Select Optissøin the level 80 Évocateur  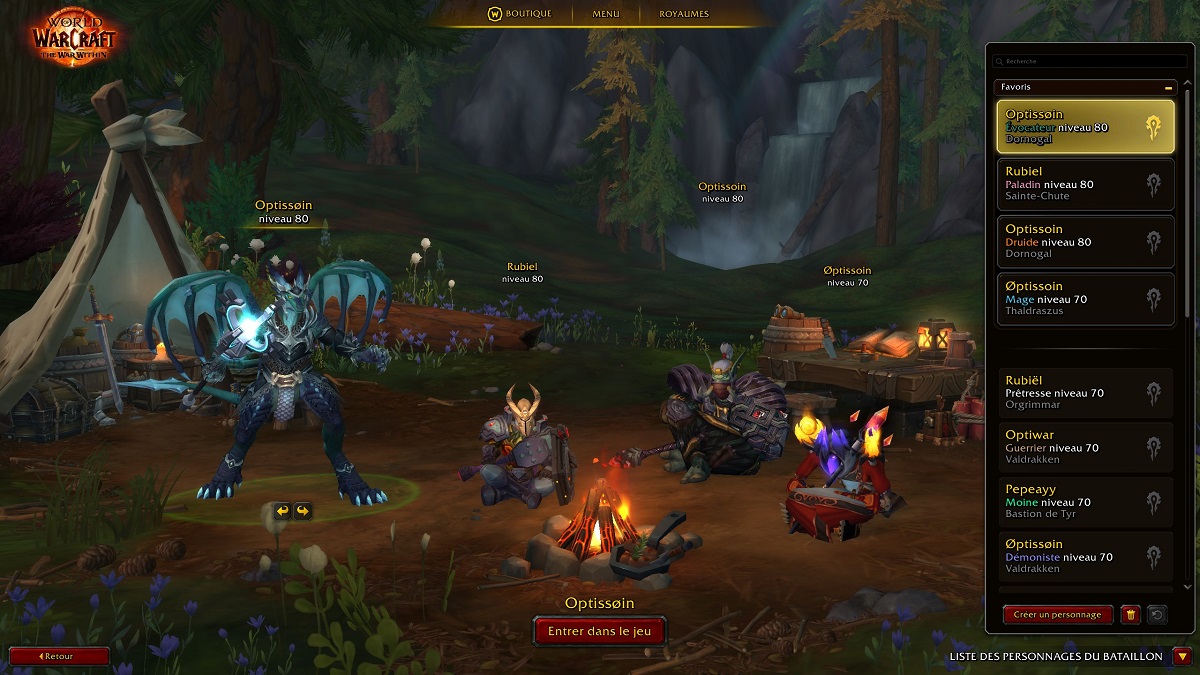(1086, 126)
